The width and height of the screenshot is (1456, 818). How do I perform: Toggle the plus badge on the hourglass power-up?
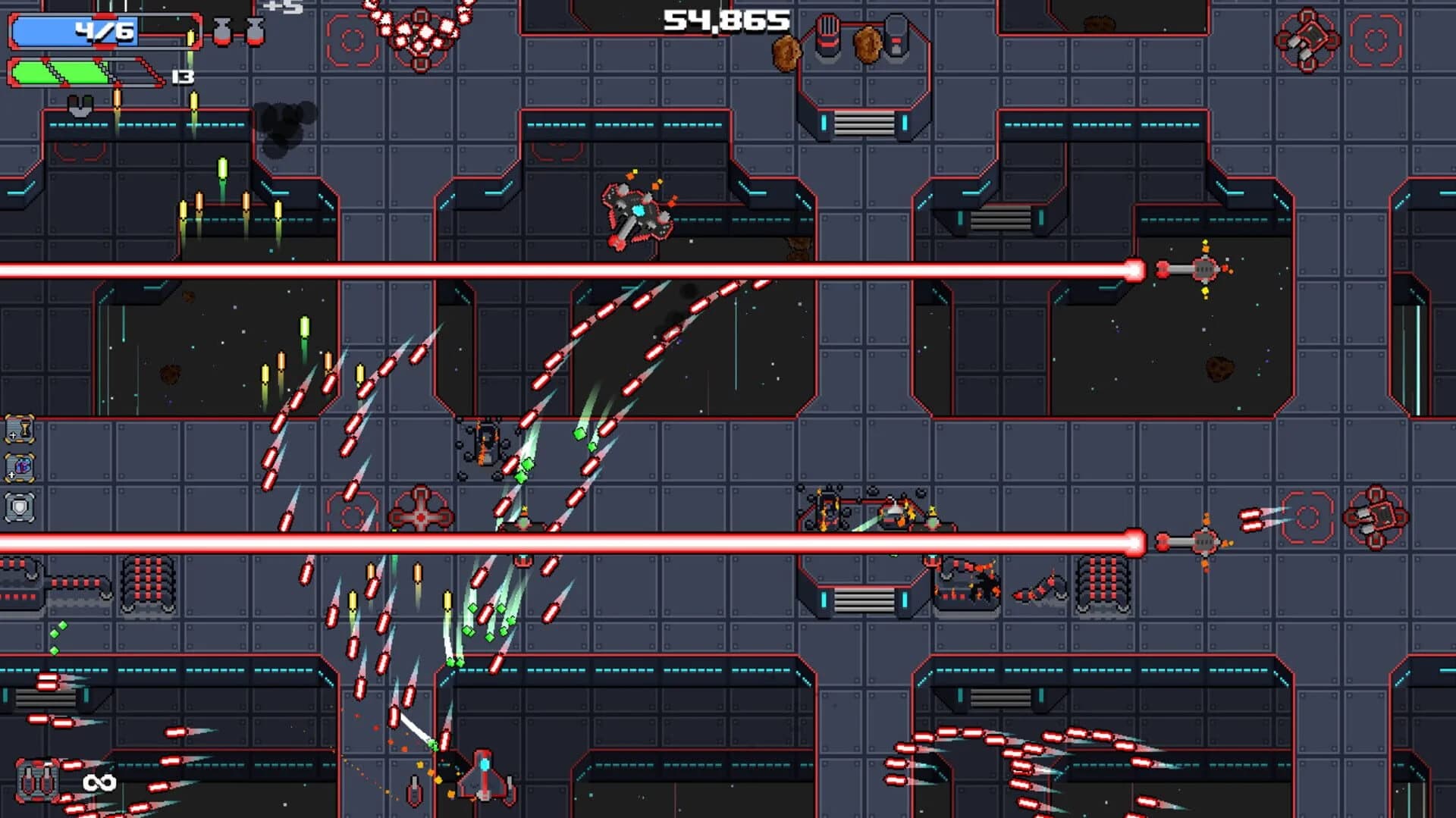point(13,436)
